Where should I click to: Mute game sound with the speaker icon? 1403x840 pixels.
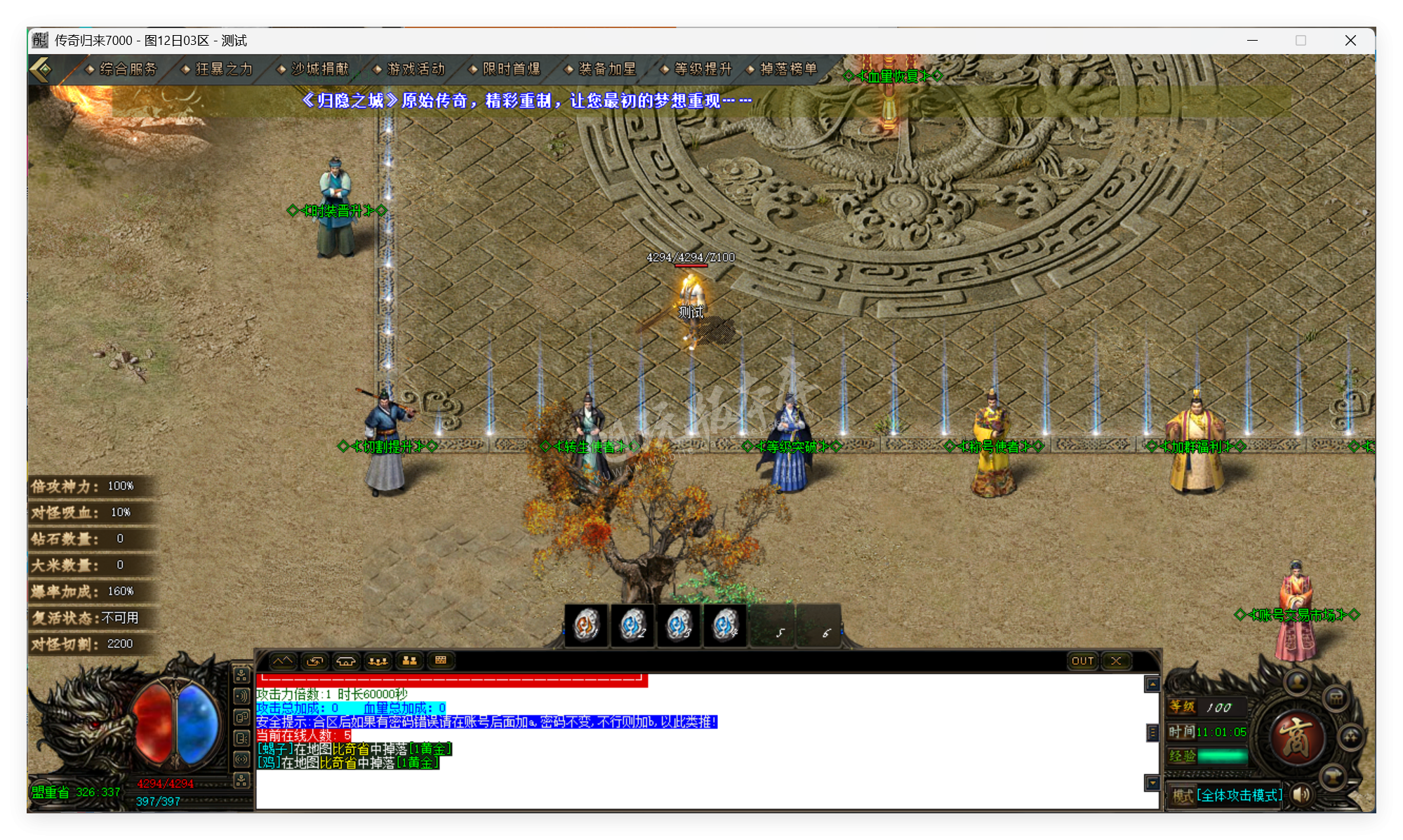[x=1301, y=795]
